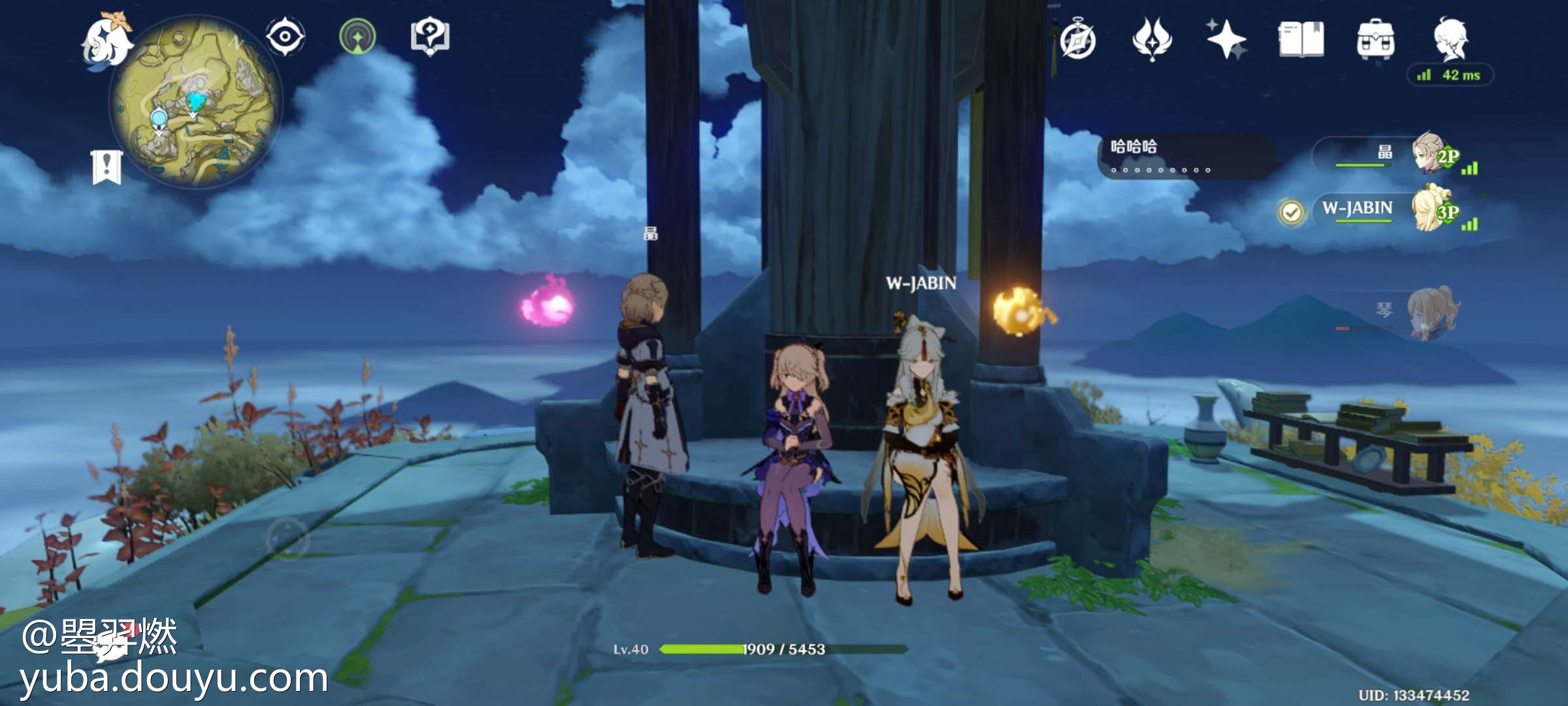Open the four-pointed star wish icon
The width and height of the screenshot is (1568, 706).
tap(1226, 39)
